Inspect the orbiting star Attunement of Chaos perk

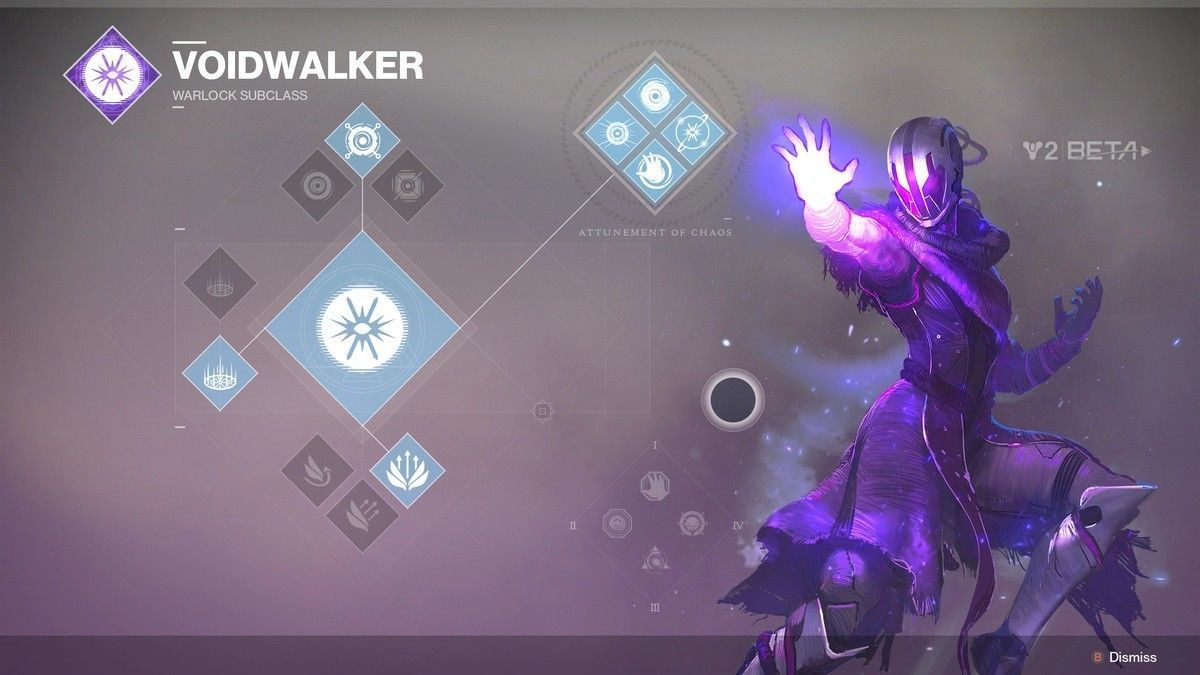[693, 135]
